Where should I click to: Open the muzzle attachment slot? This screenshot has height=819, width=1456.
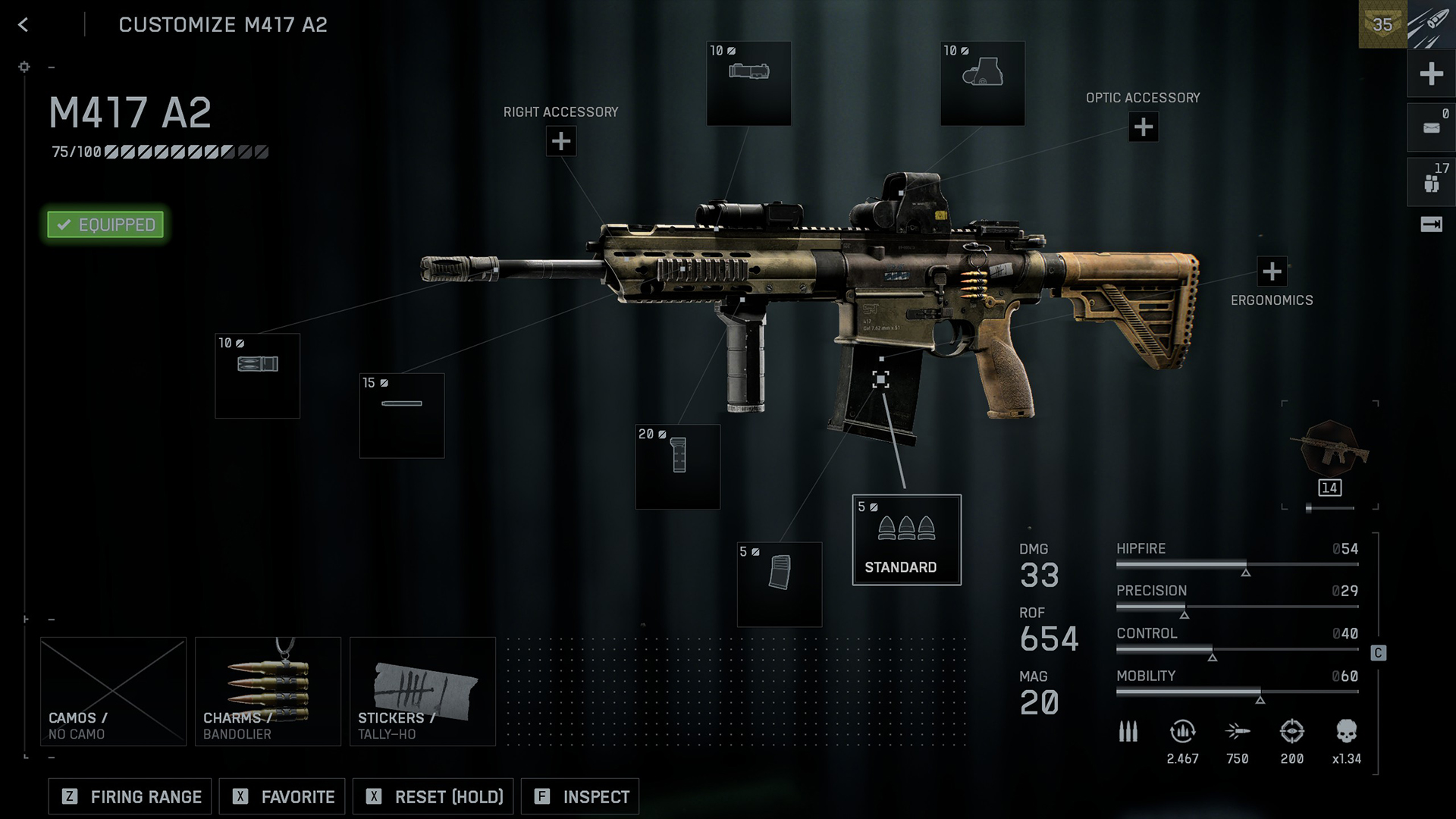click(x=257, y=376)
